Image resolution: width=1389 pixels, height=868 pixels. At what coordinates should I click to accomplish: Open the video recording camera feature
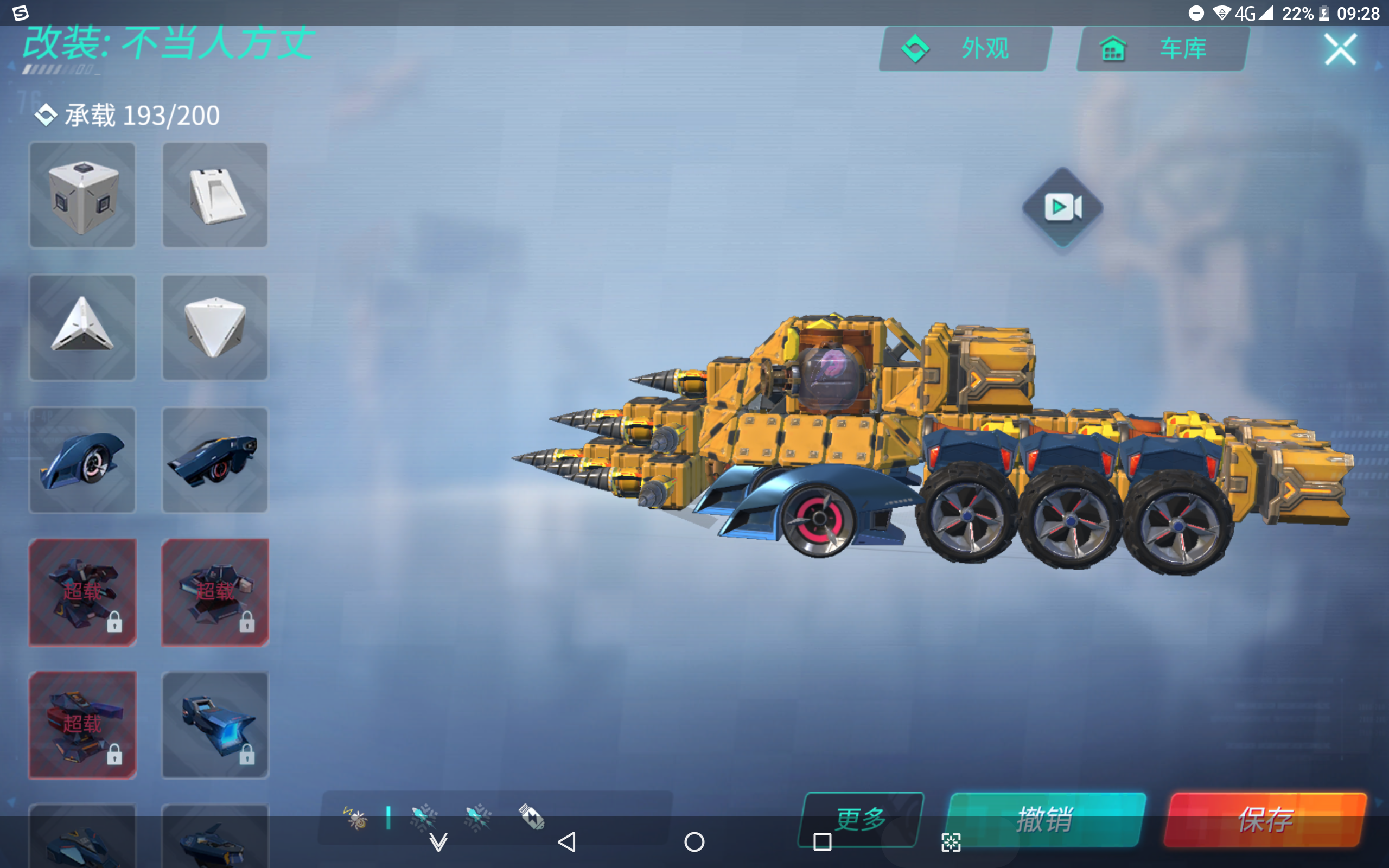click(1063, 208)
